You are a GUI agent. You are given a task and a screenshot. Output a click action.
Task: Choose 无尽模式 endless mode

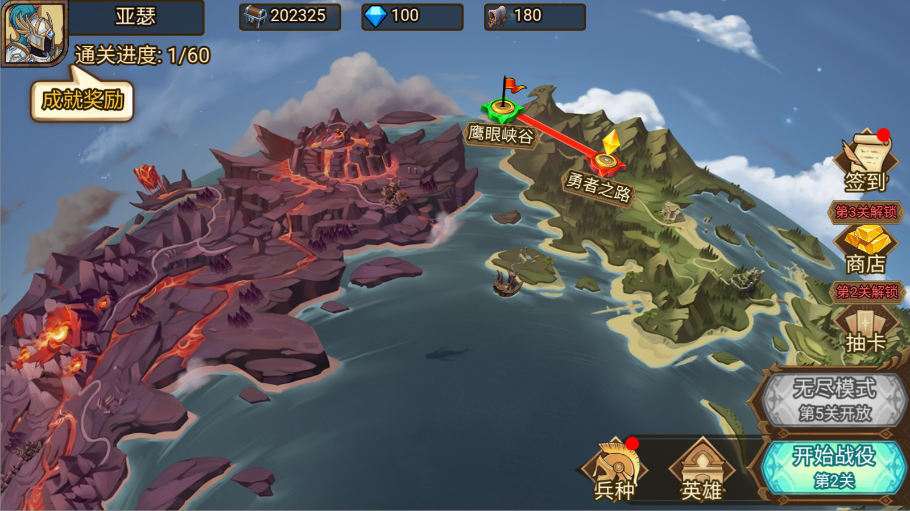tap(833, 398)
